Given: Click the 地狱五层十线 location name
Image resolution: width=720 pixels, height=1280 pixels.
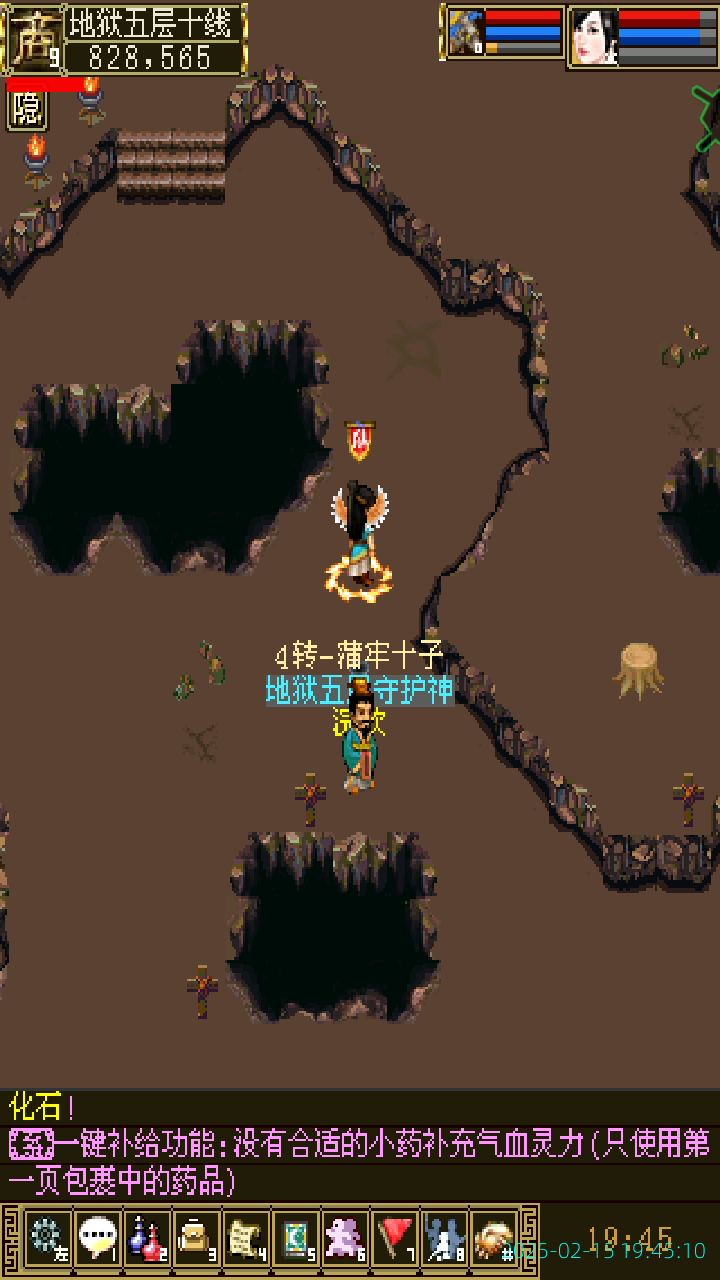Looking at the screenshot, I should pyautogui.click(x=154, y=23).
